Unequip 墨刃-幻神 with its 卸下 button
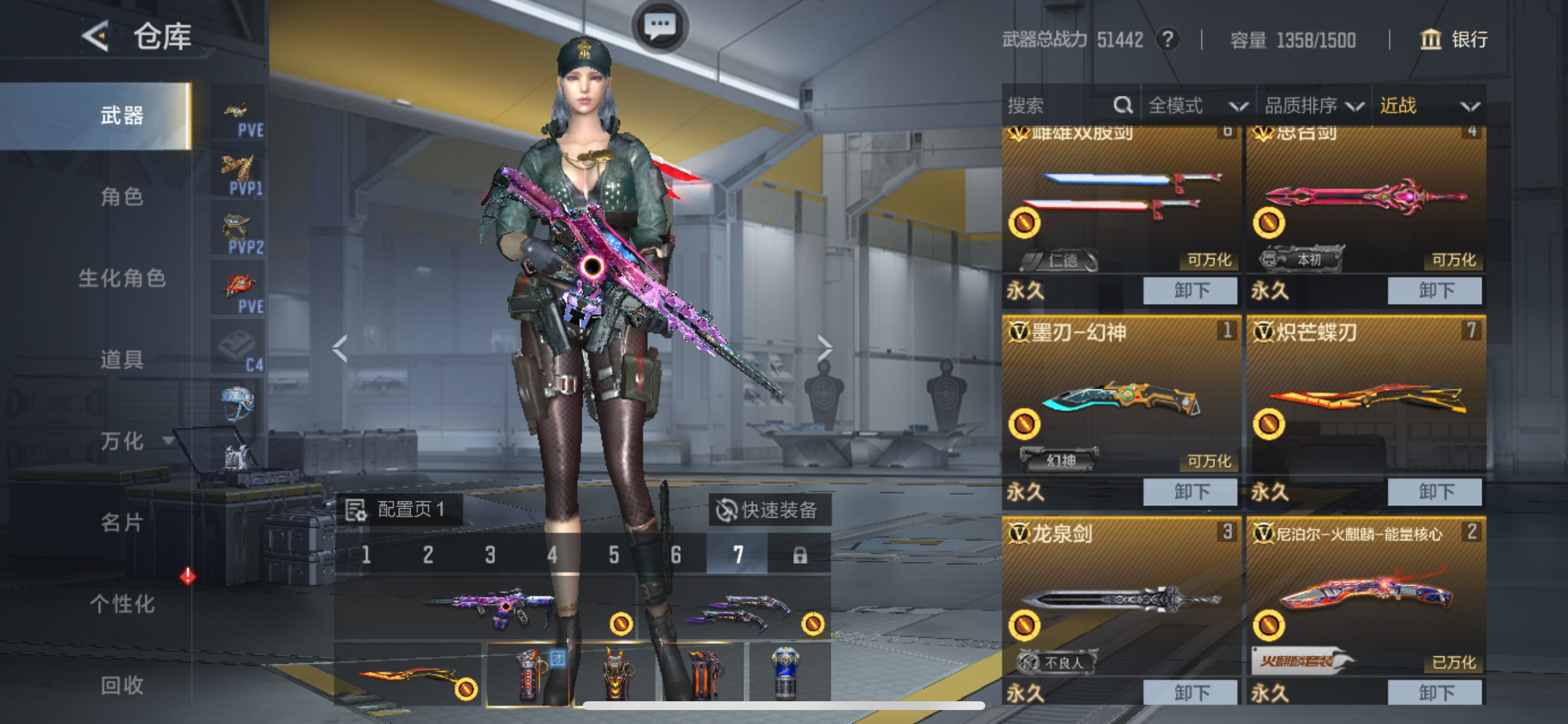This screenshot has width=1568, height=724. [x=1190, y=491]
